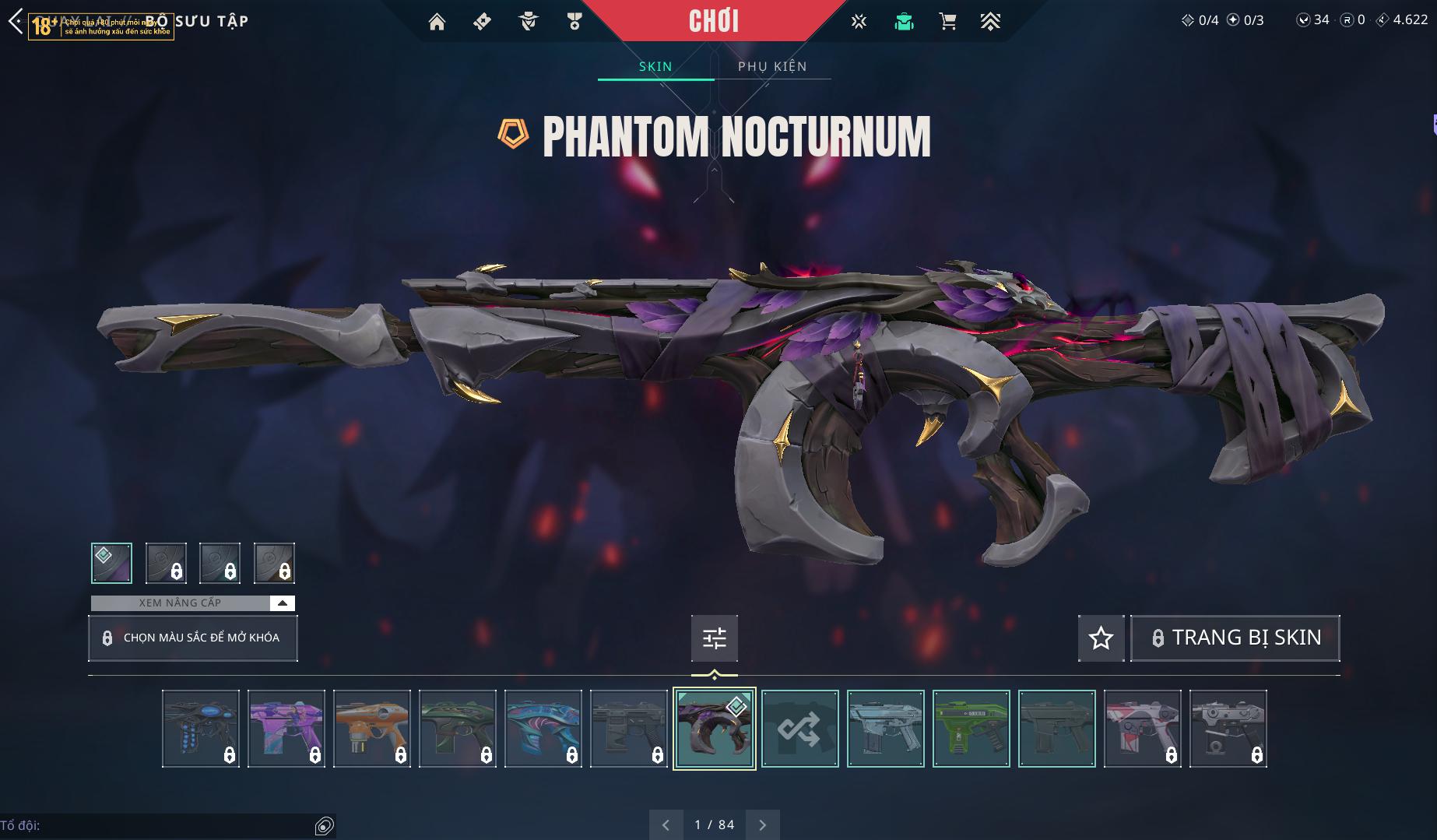Image resolution: width=1437 pixels, height=840 pixels.
Task: Select the unlocked first color variant swatch
Action: click(111, 563)
